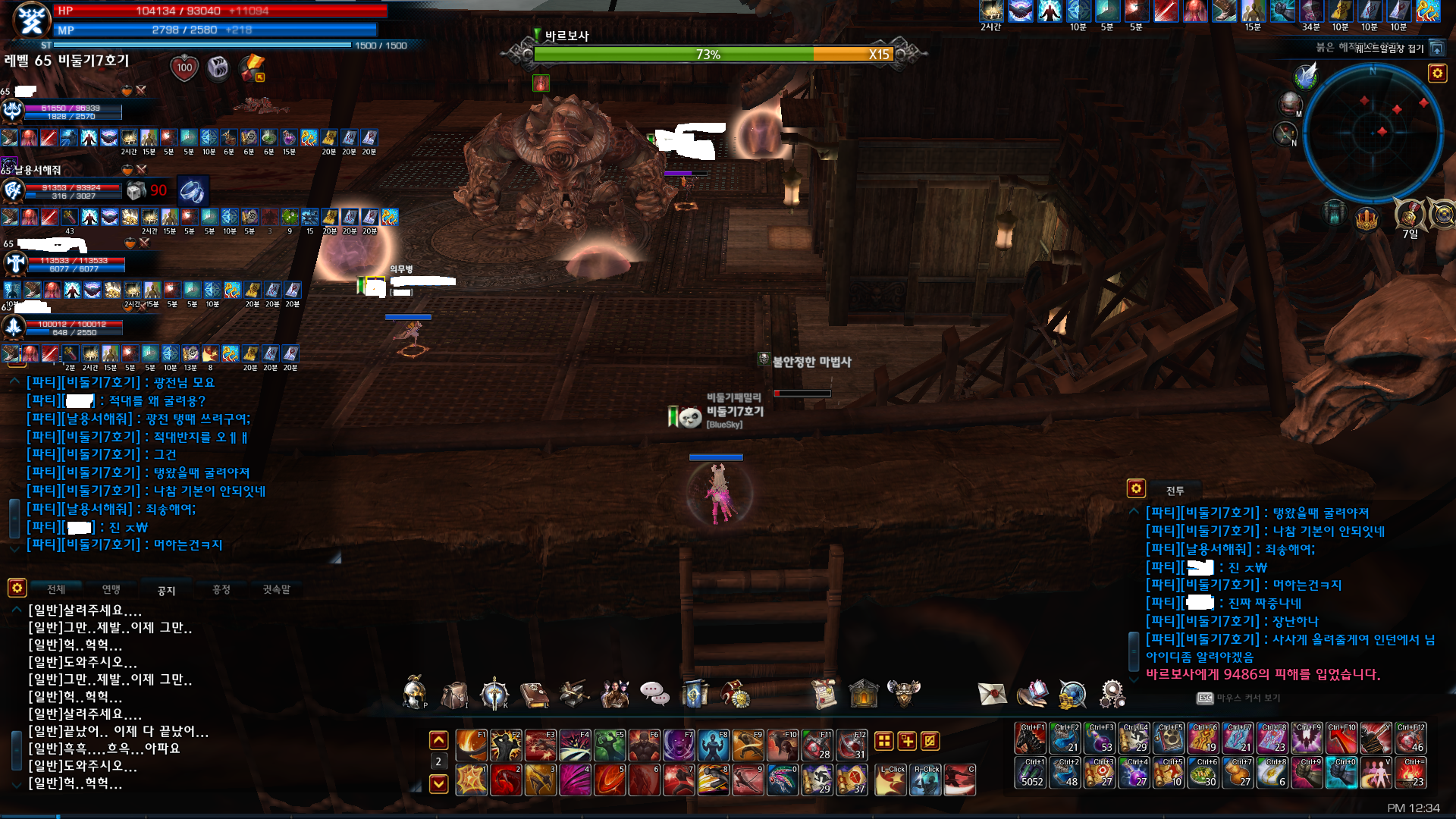Use the dragonfly item in slot 0
This screenshot has width=1456, height=819.
click(783, 780)
